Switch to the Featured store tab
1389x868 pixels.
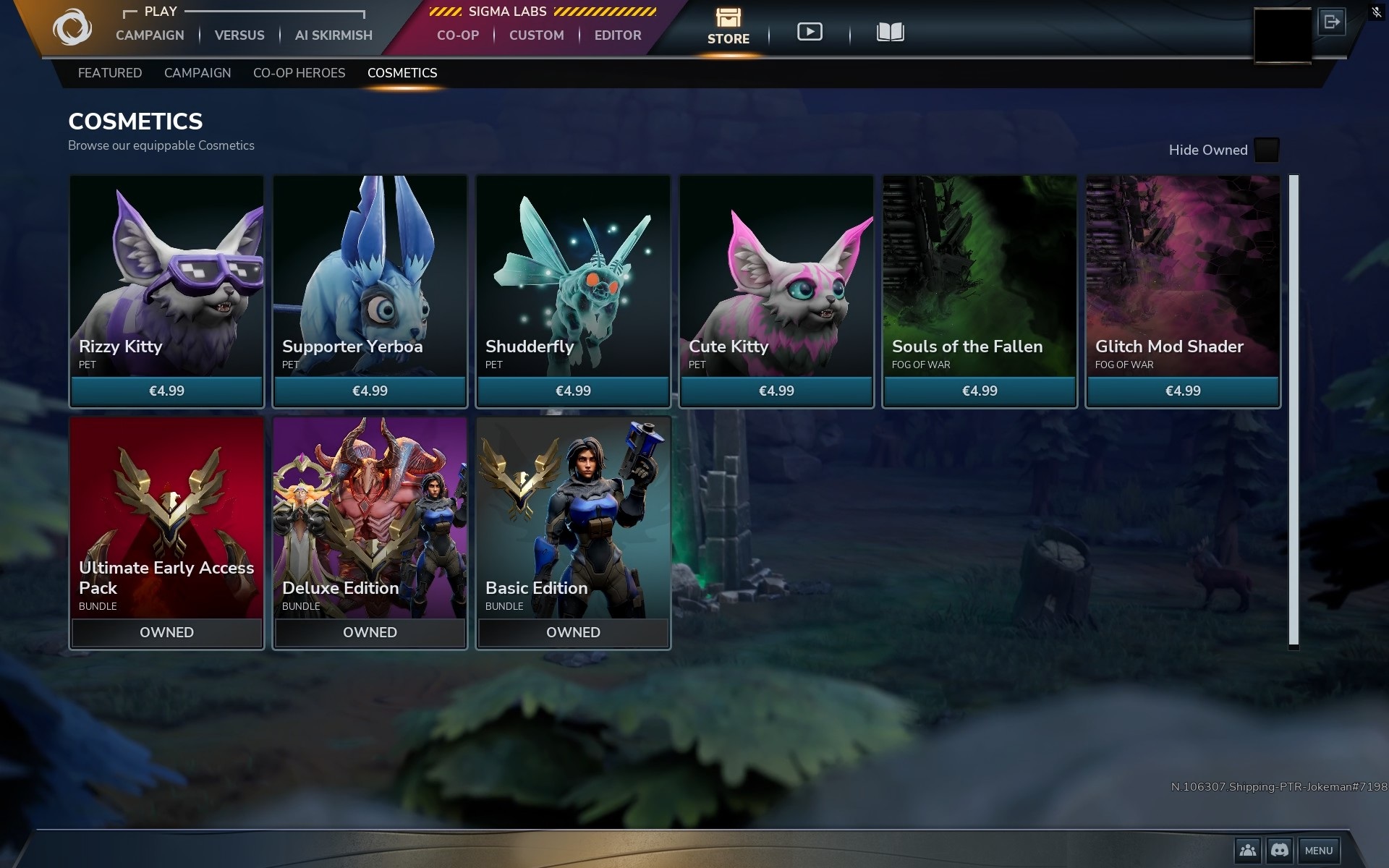click(x=110, y=73)
